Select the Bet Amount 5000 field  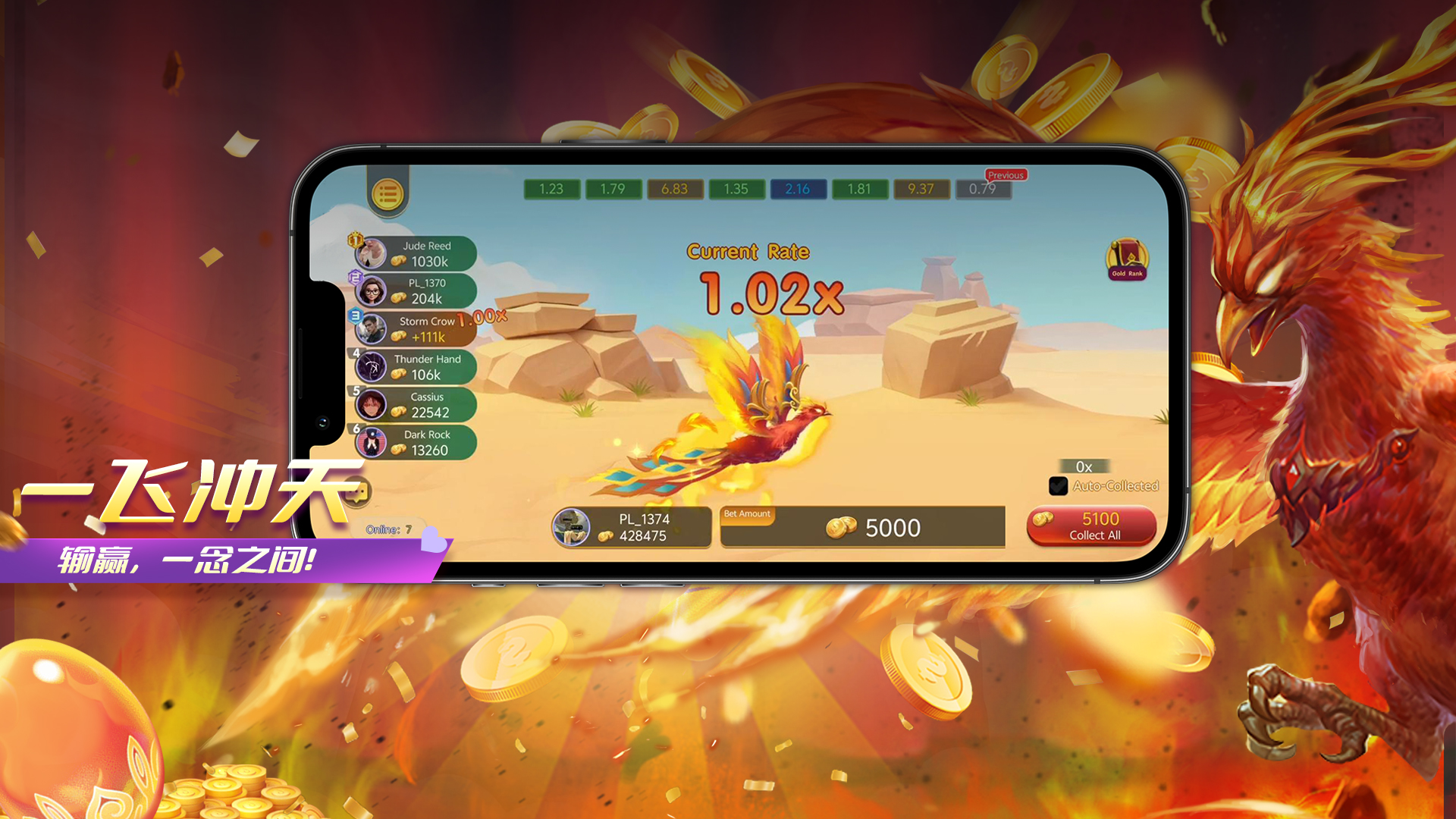pos(862,527)
